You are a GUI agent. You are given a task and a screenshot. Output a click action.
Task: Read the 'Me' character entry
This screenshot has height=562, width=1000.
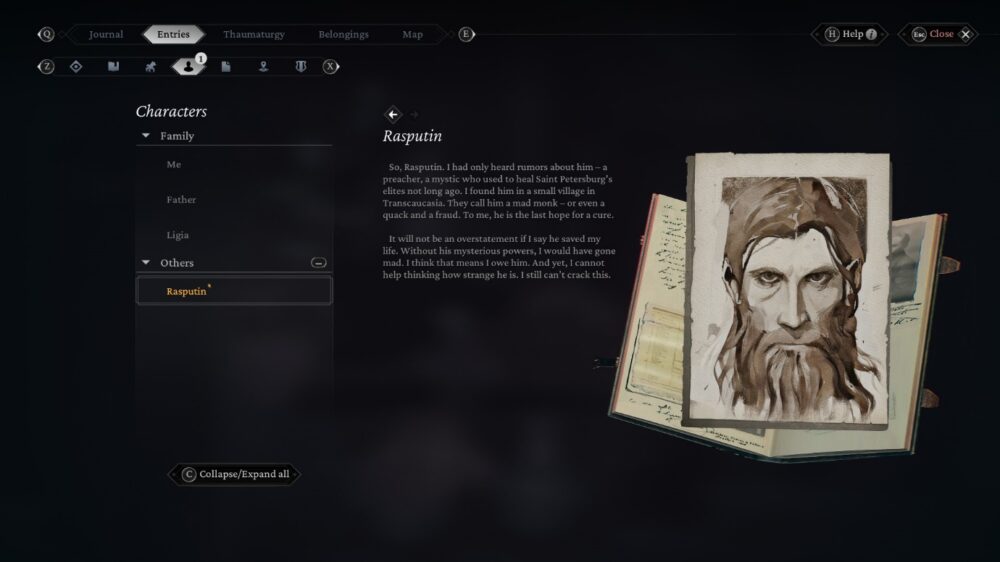tap(174, 164)
